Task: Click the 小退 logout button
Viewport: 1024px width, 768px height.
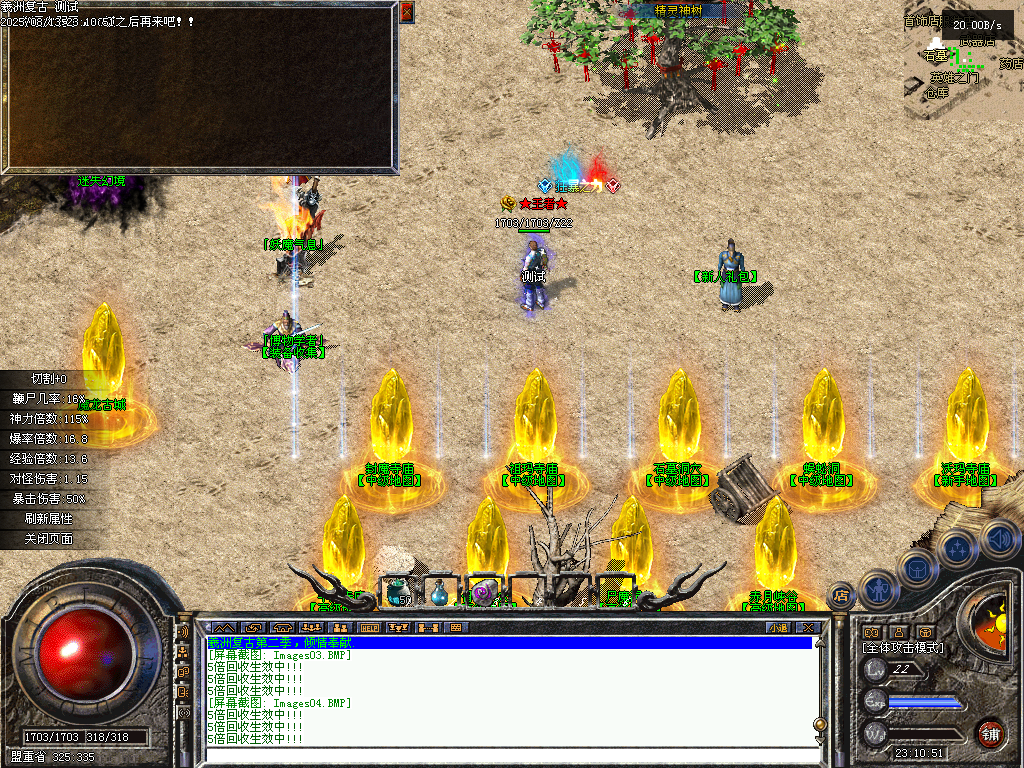Action: click(x=779, y=628)
